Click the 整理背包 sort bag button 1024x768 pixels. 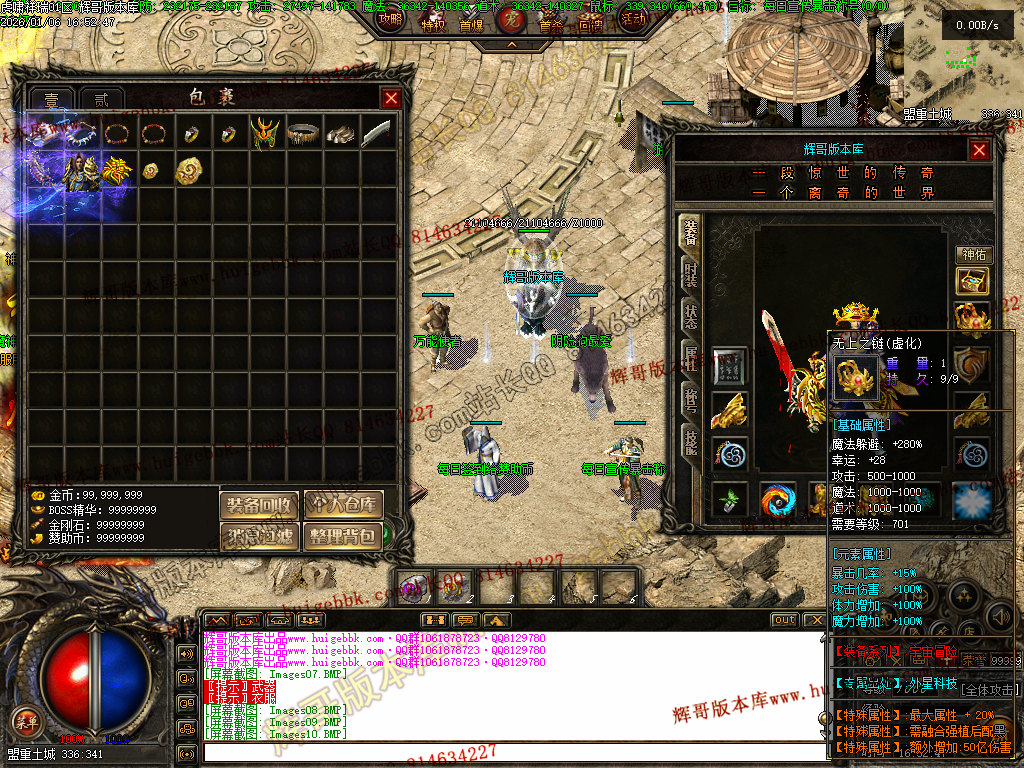pos(343,536)
